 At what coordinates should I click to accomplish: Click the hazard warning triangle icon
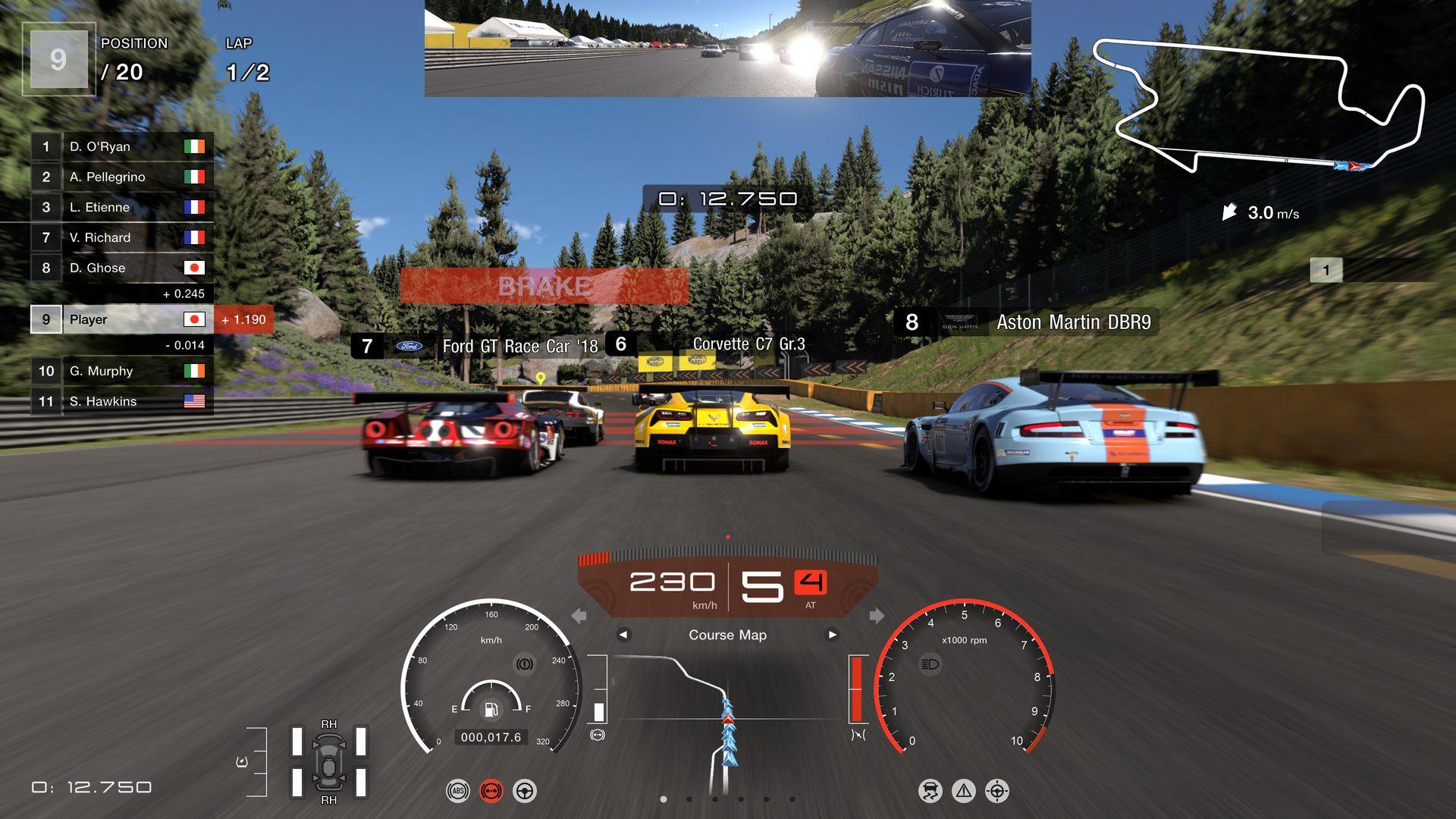click(964, 789)
